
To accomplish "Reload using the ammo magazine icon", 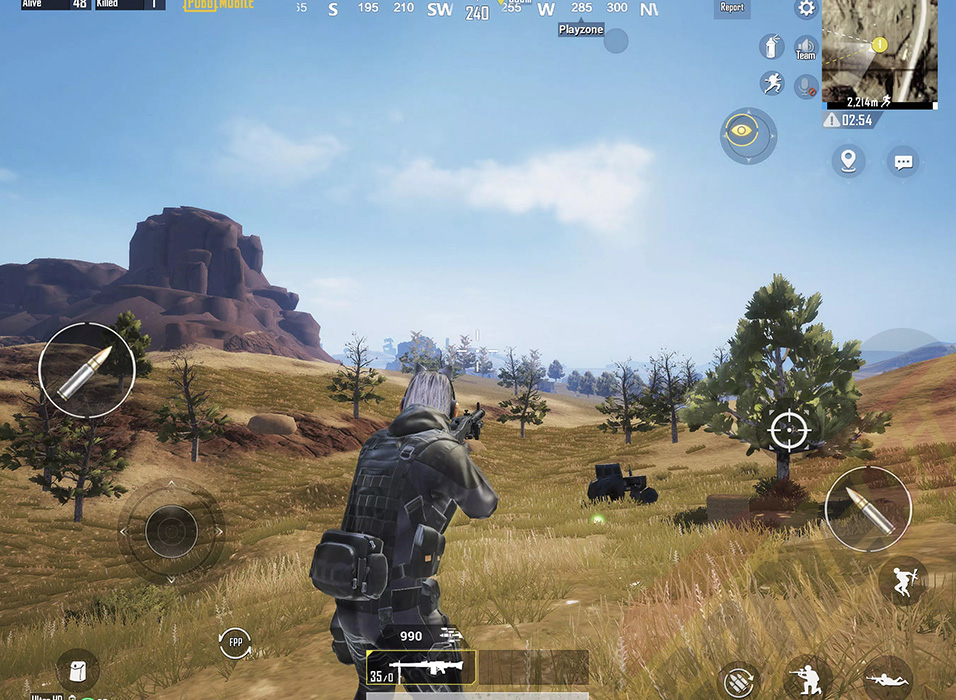I will coord(738,681).
